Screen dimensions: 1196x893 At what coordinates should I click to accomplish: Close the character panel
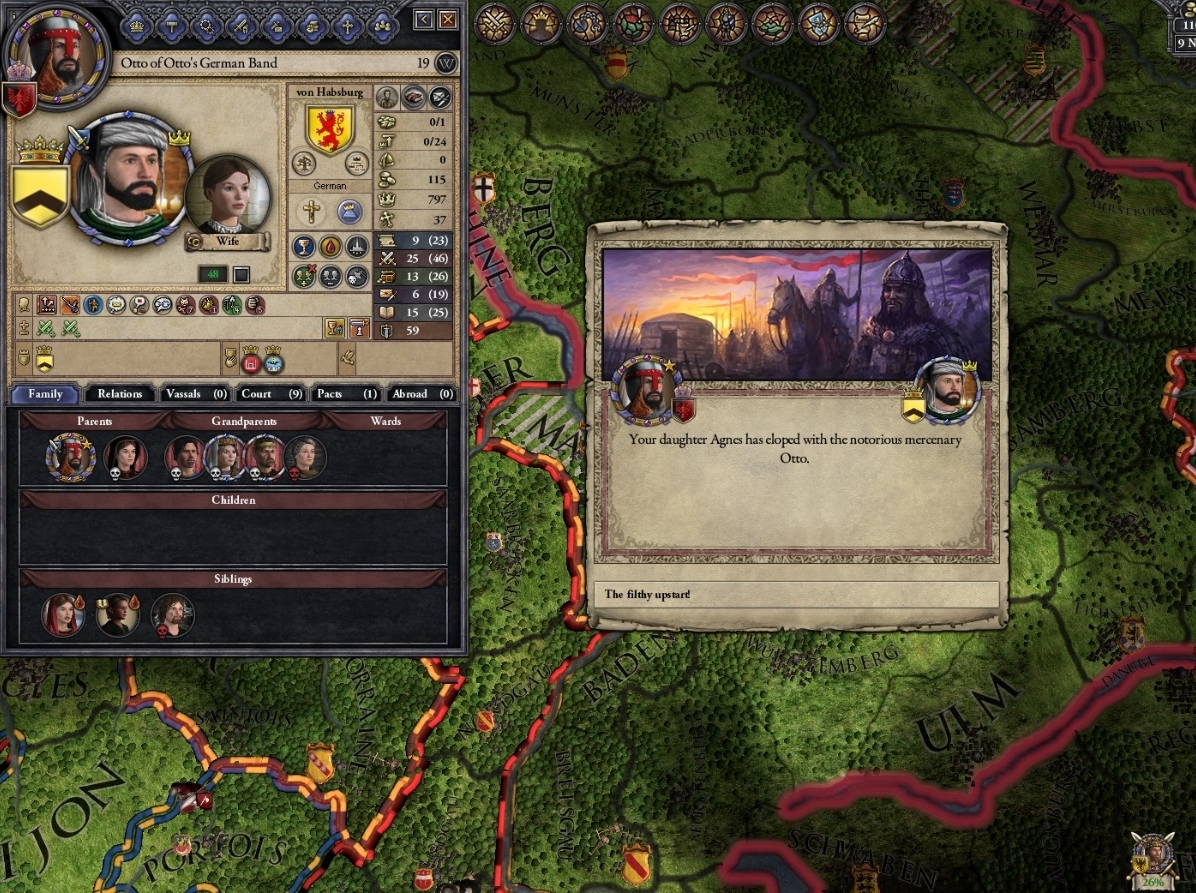[448, 19]
